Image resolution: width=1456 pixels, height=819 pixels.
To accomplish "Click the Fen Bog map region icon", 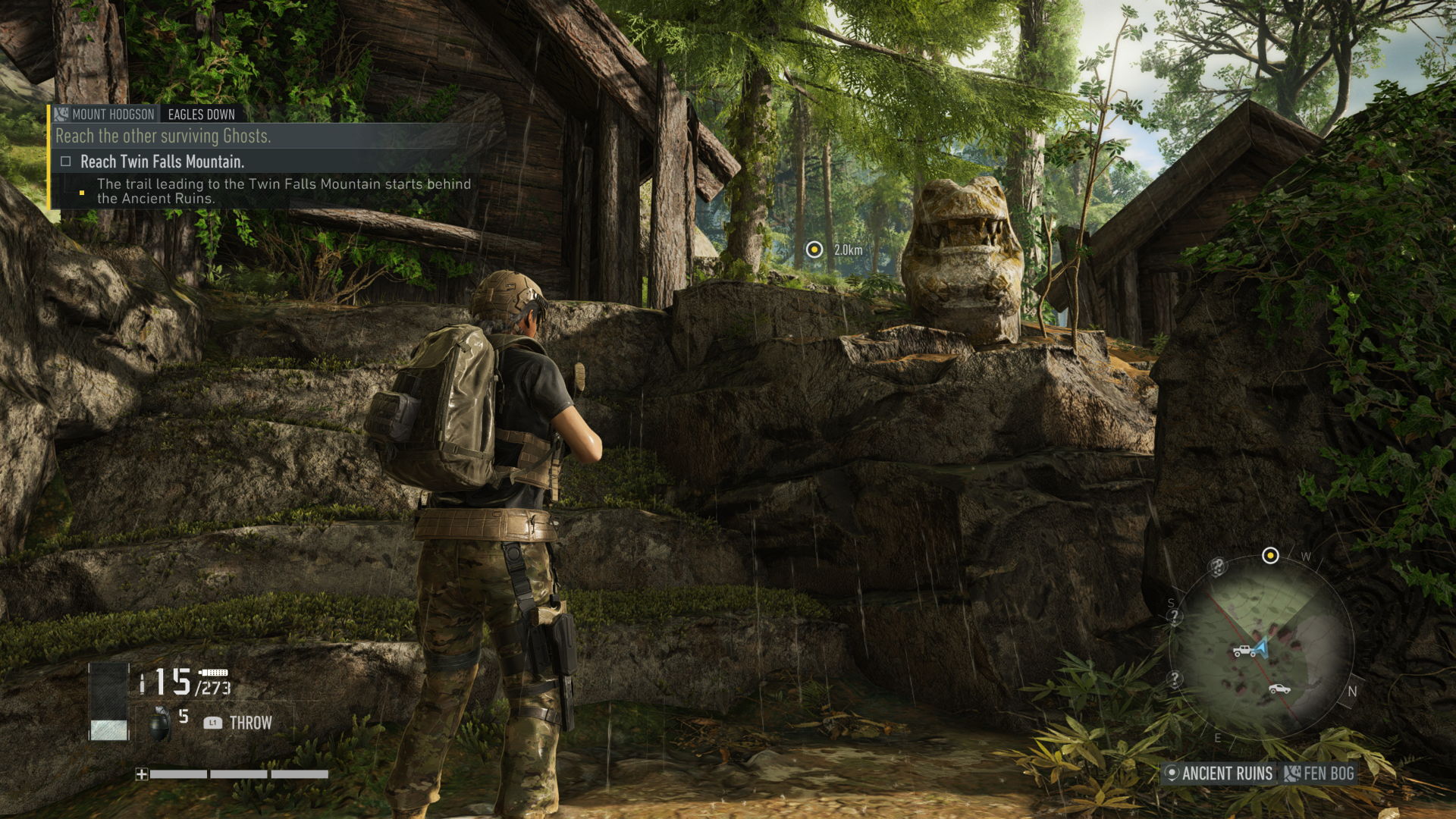I will 1293,772.
